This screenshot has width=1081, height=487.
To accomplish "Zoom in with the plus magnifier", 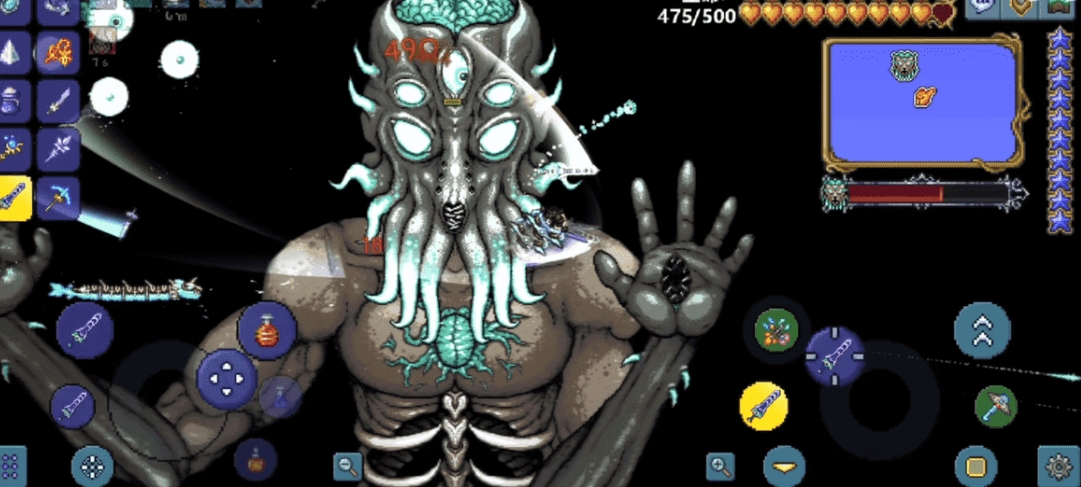I will (x=720, y=465).
